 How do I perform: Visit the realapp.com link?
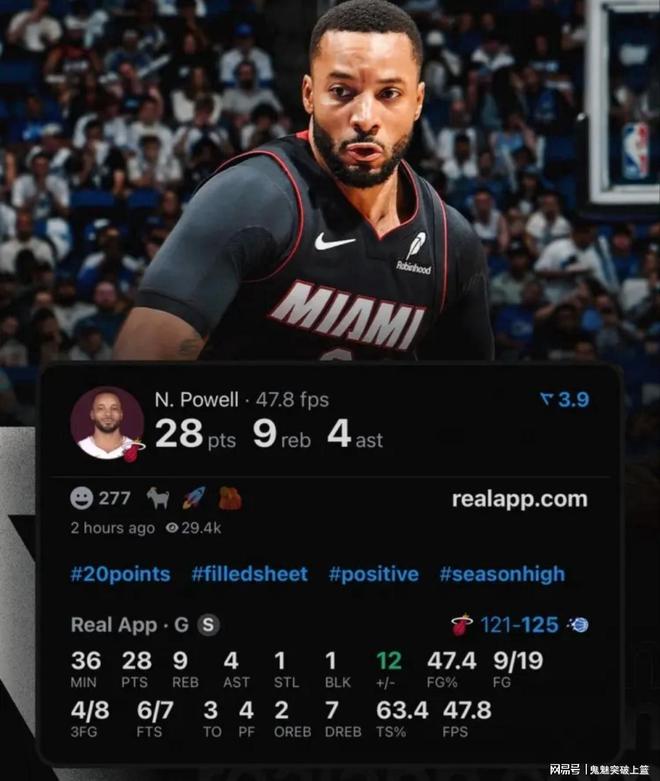519,498
